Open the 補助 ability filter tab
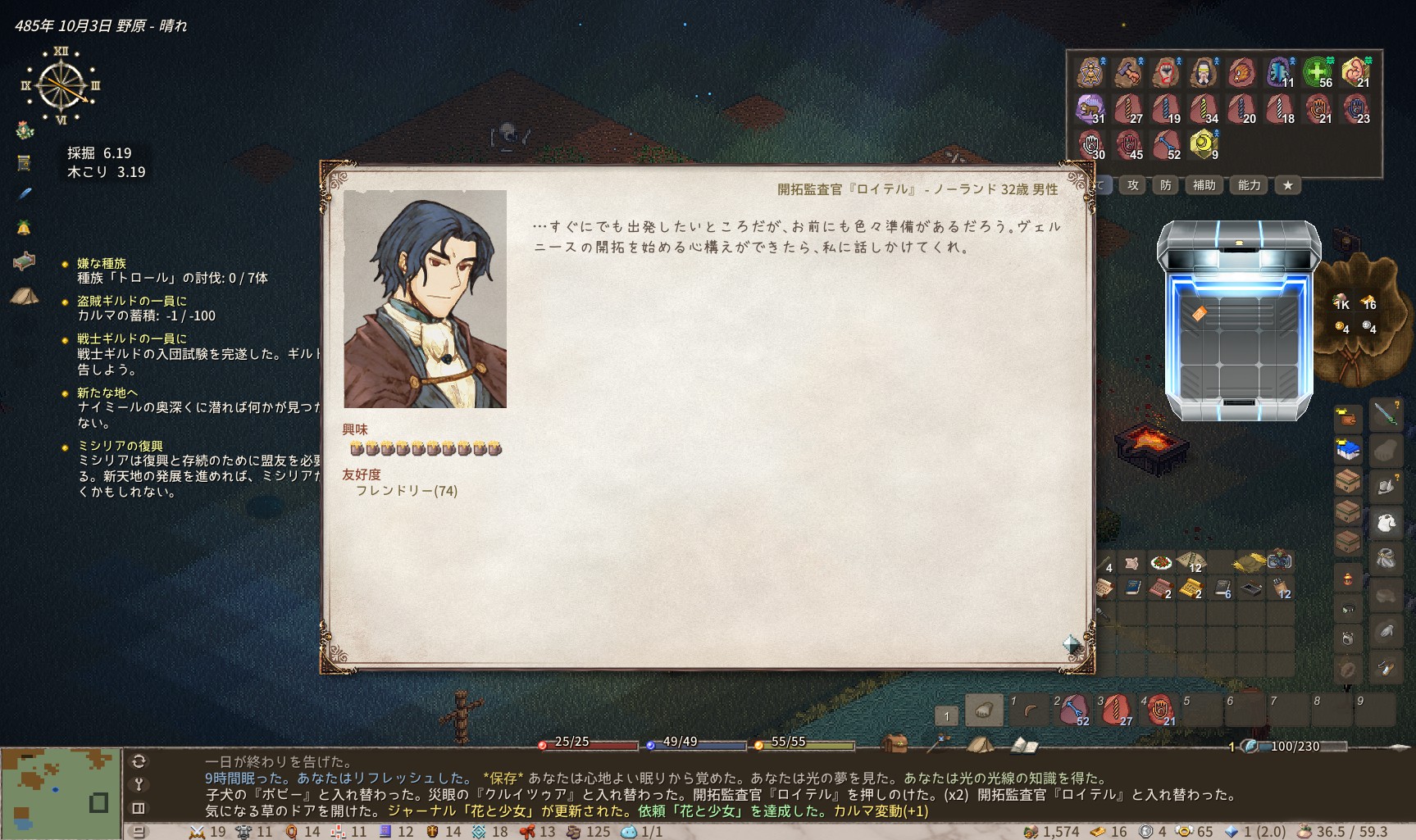The image size is (1416, 840). pyautogui.click(x=1204, y=185)
